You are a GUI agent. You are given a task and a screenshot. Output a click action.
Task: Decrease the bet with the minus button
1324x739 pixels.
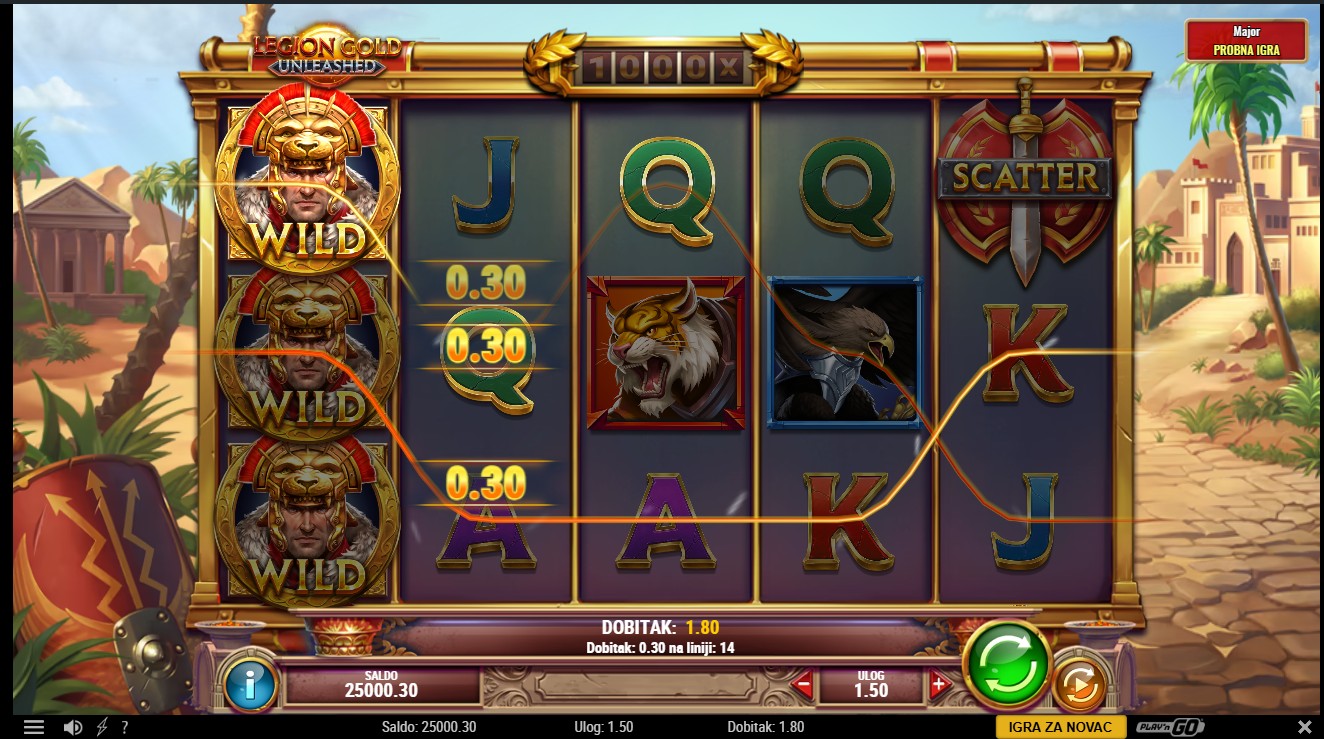[x=802, y=685]
